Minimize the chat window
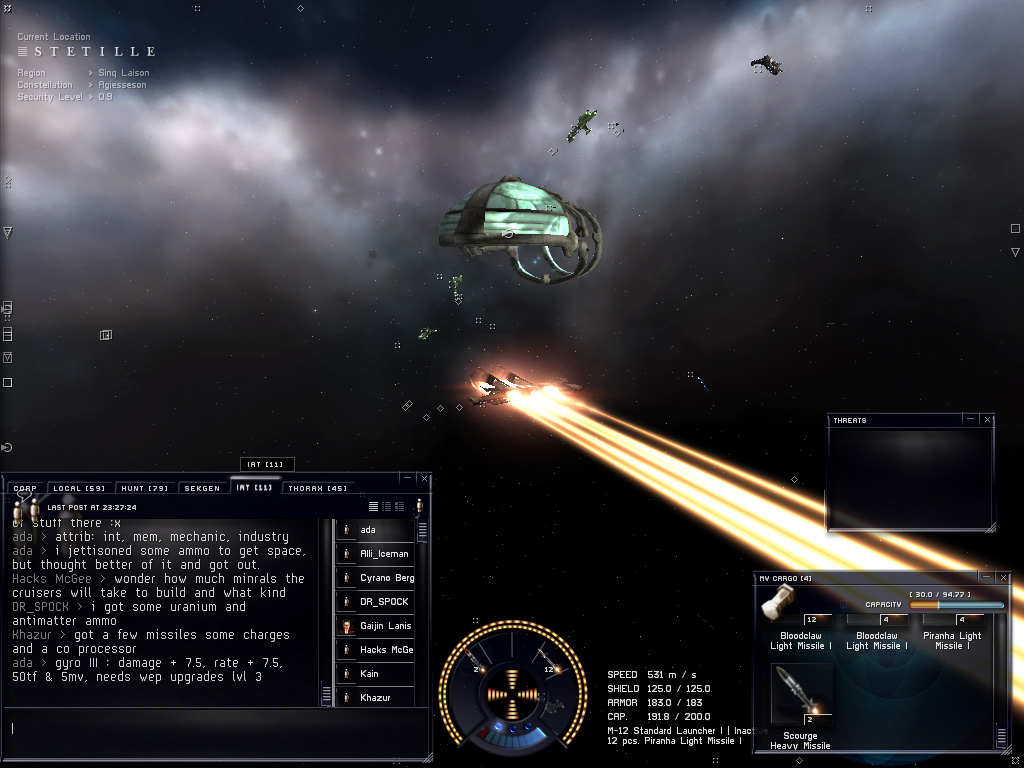Viewport: 1024px width, 768px height. (x=408, y=479)
